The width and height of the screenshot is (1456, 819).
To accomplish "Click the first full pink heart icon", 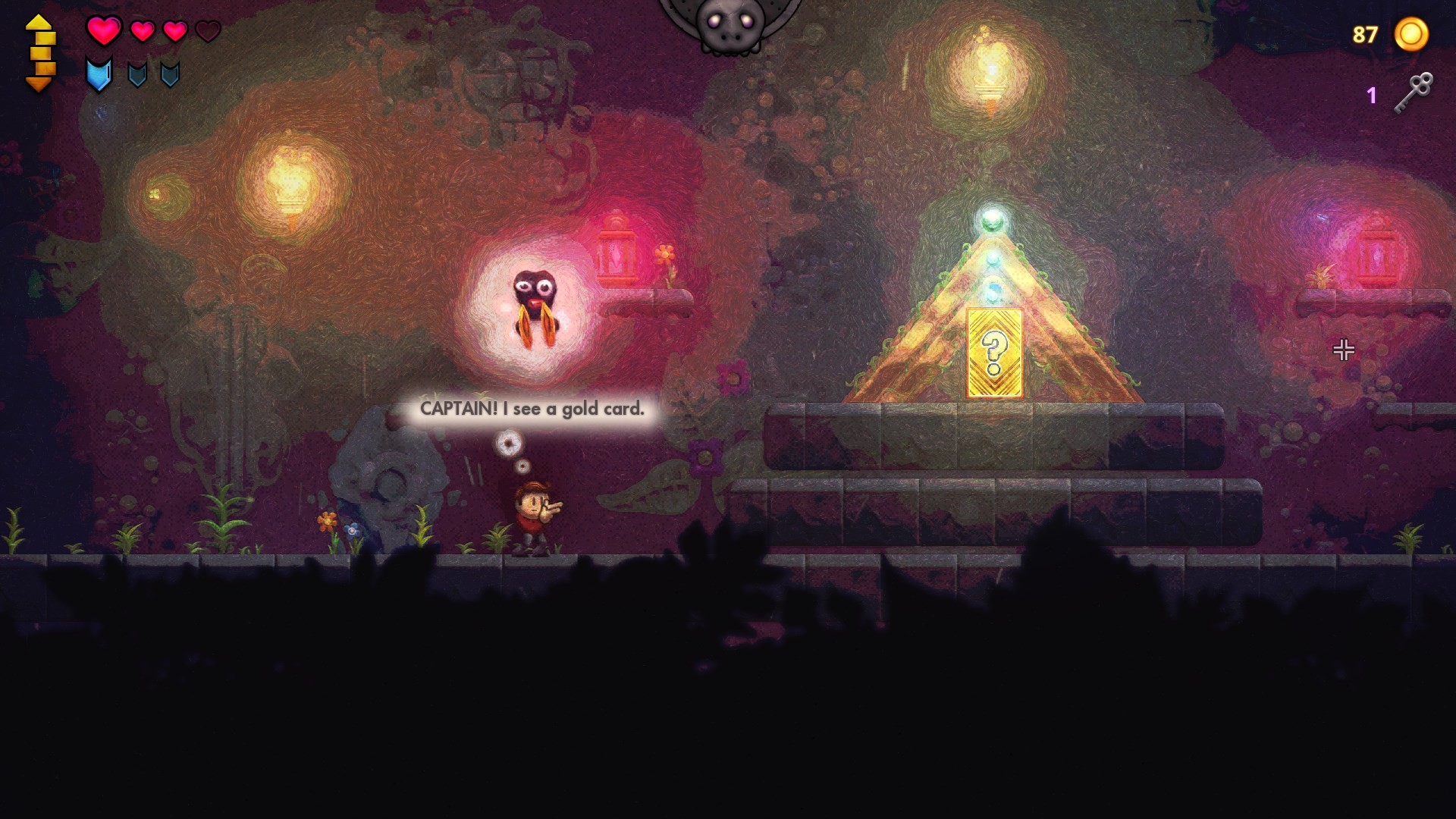I will point(105,30).
